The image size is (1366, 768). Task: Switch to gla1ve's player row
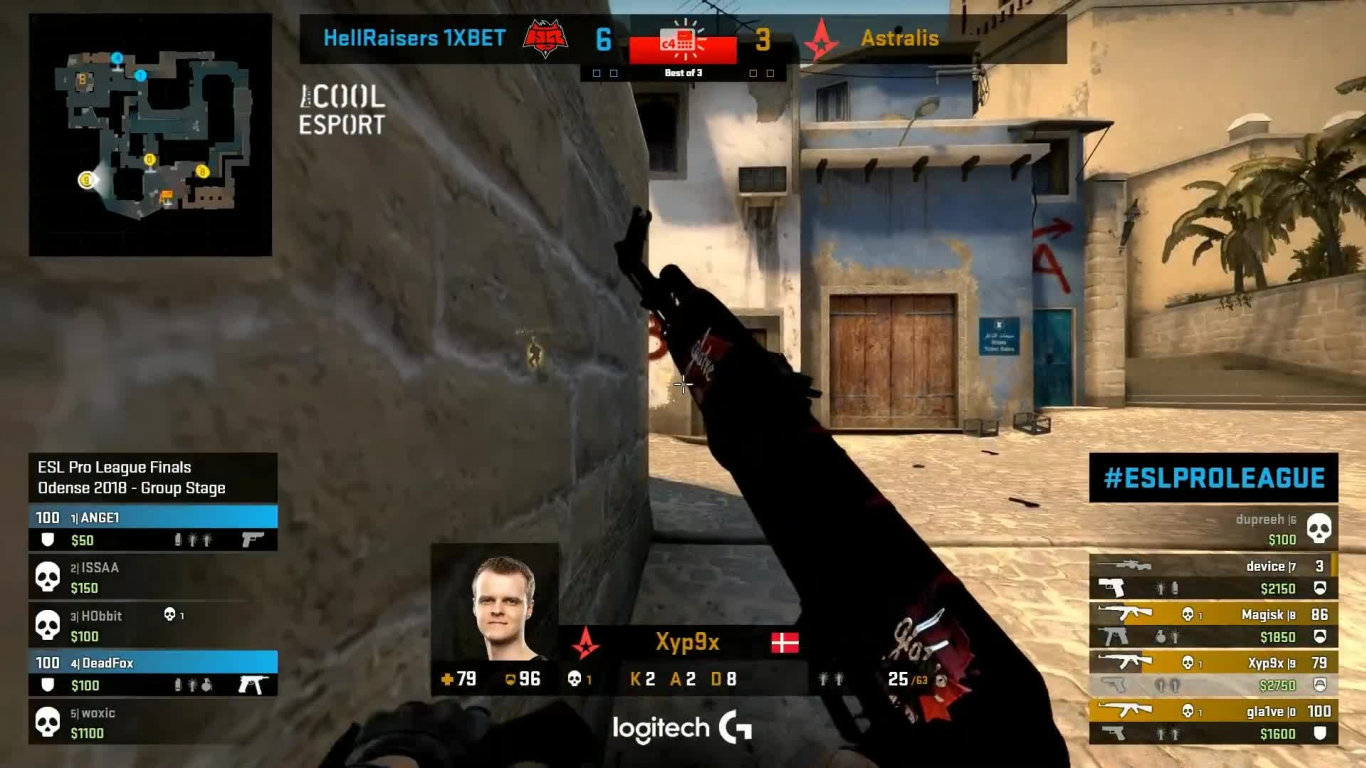[x=1213, y=722]
